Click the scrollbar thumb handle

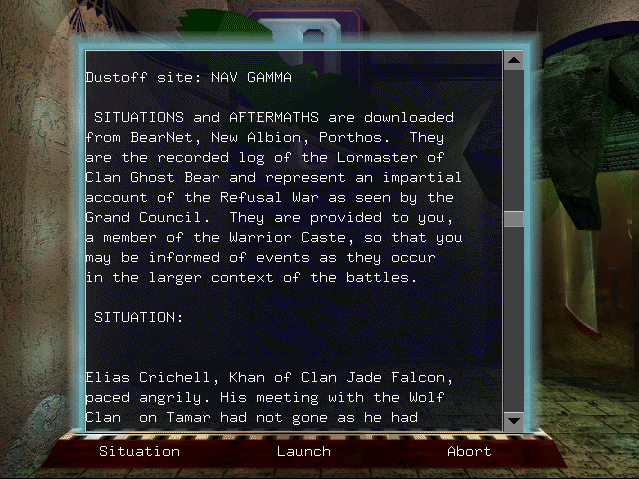(514, 220)
